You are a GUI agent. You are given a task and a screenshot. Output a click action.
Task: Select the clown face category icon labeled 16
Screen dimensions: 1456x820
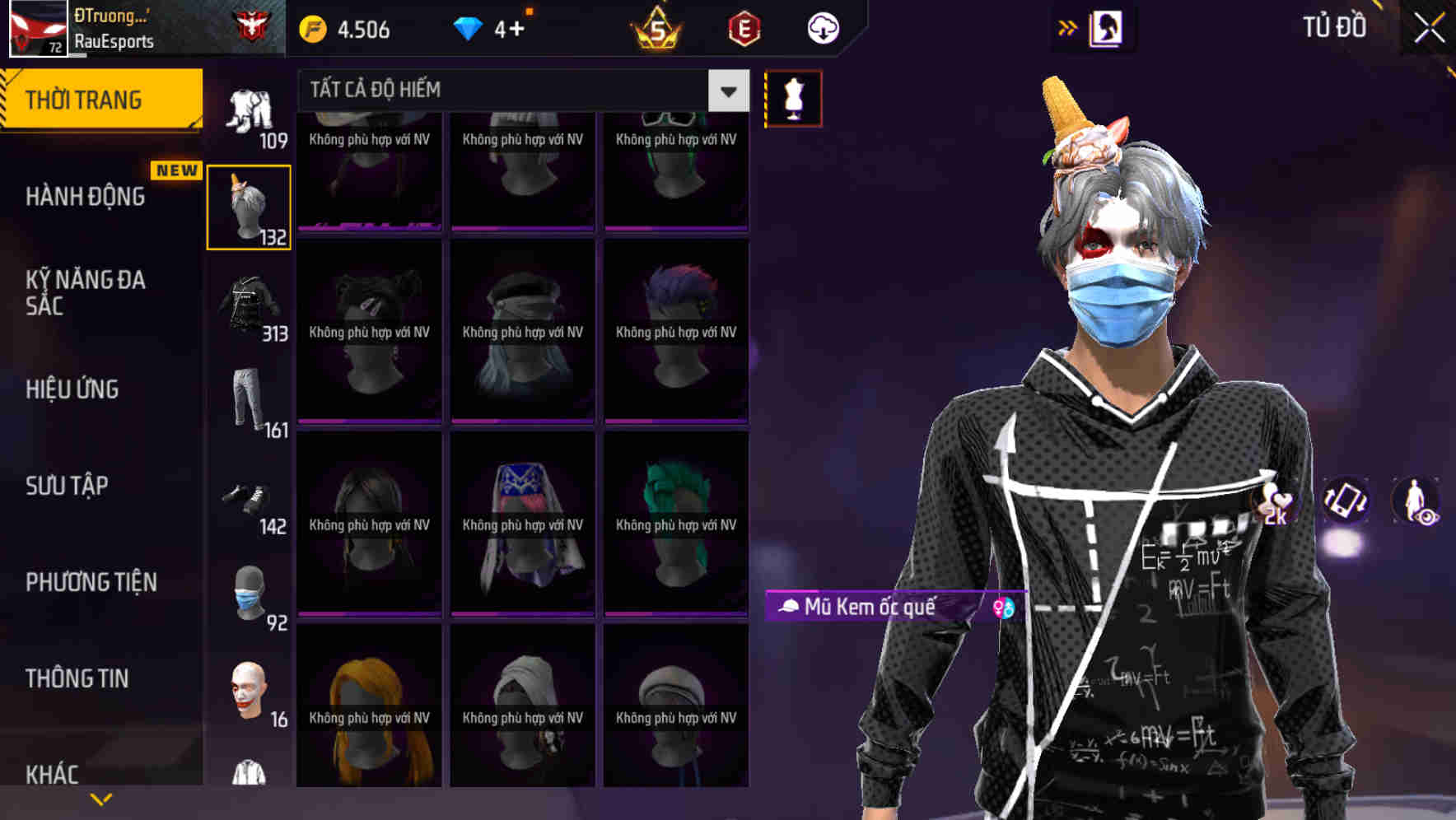(249, 687)
